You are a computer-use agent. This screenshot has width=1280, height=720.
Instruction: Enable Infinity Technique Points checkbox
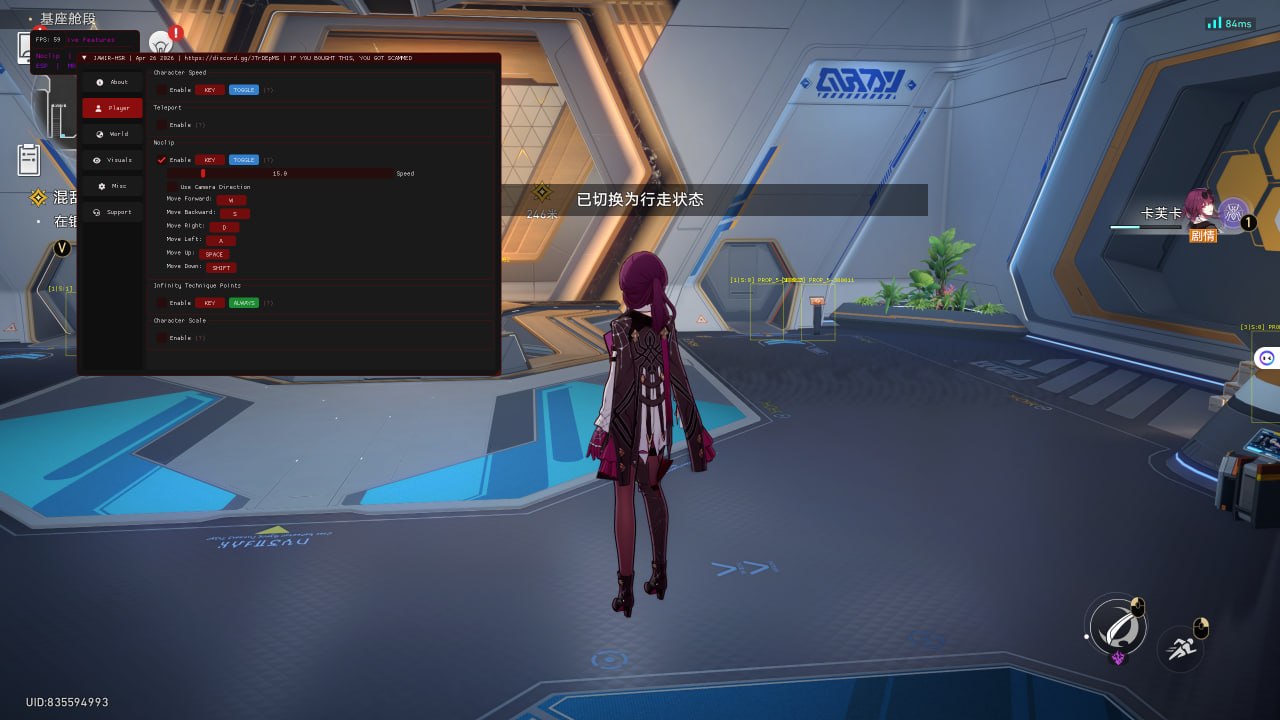pyautogui.click(x=162, y=303)
